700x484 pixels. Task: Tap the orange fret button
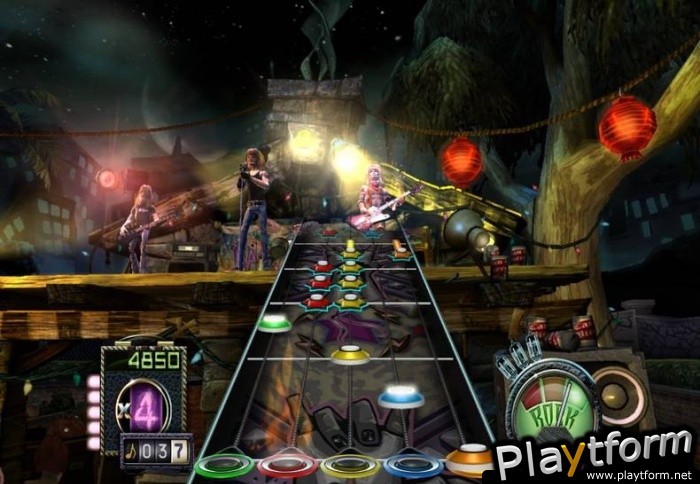469,461
